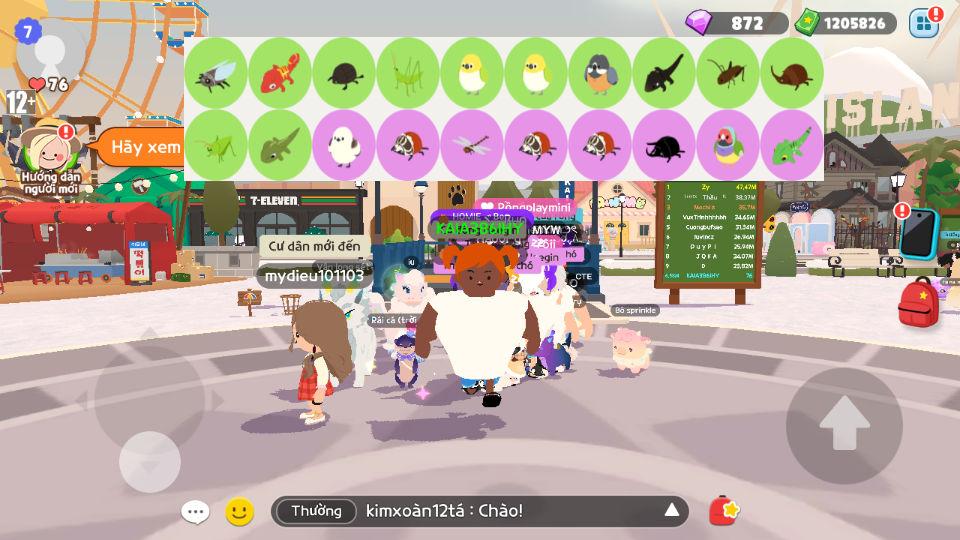960x540 pixels.
Task: Select the Thường chat channel button
Action: pyautogui.click(x=316, y=512)
